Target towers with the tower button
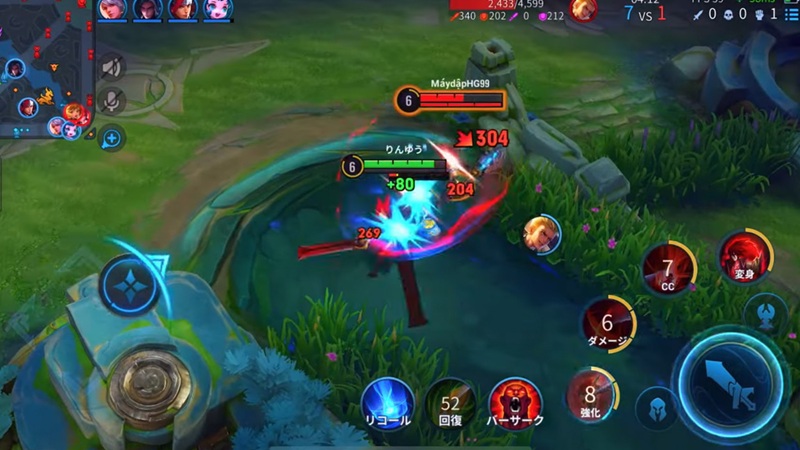 (767, 313)
